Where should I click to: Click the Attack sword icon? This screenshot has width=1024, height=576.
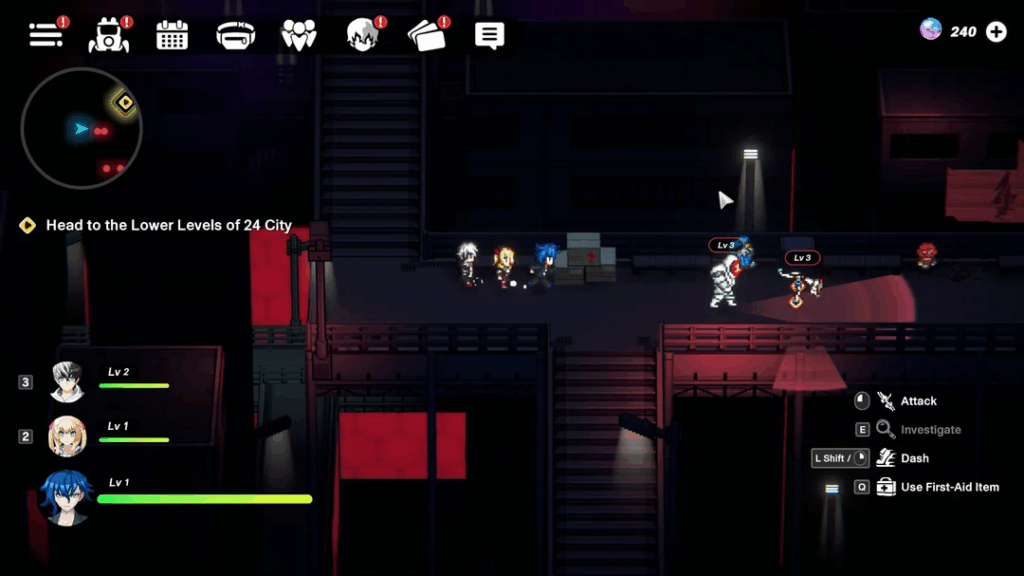pos(885,401)
